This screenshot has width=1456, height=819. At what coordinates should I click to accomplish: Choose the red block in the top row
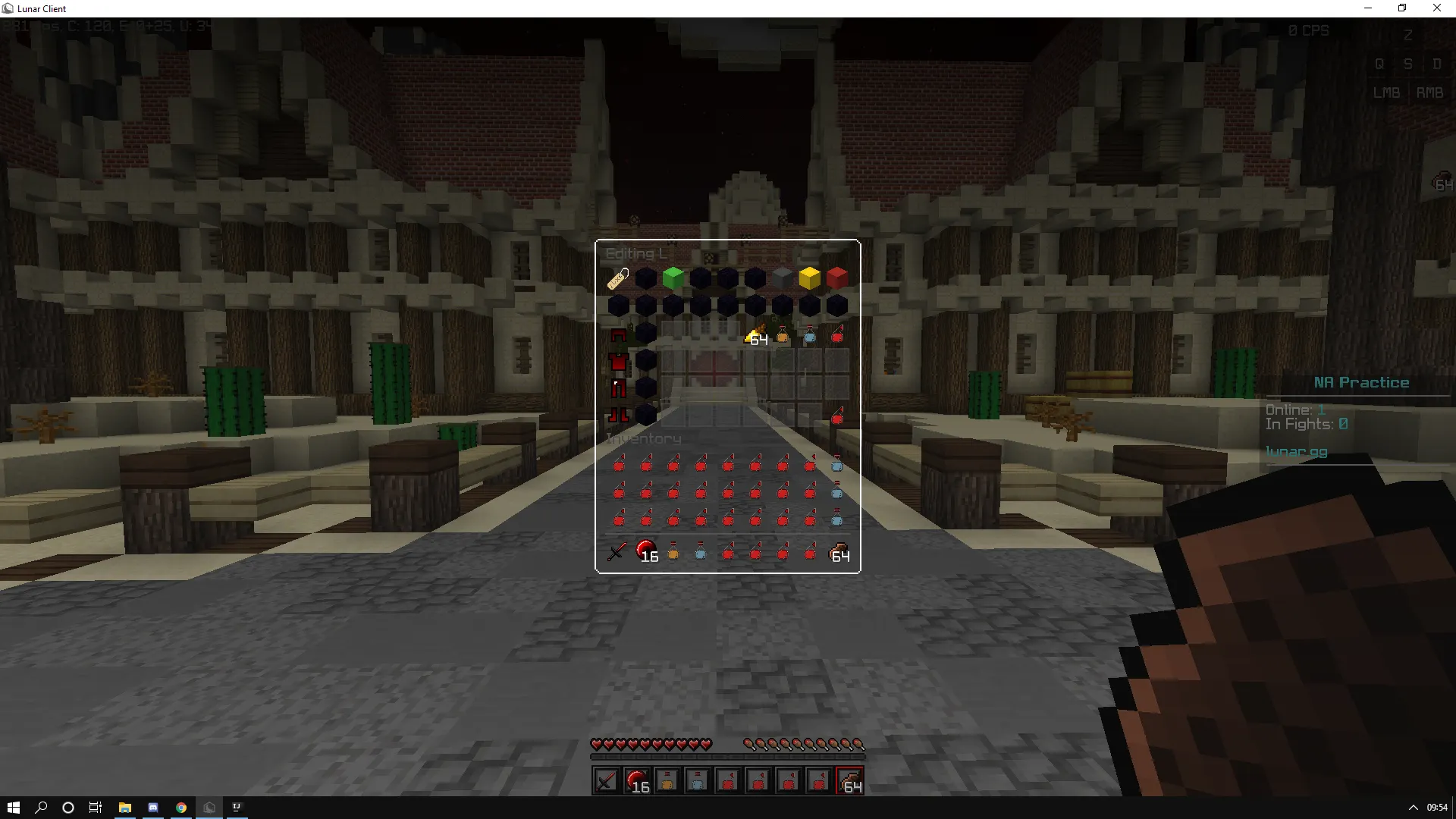(x=836, y=278)
